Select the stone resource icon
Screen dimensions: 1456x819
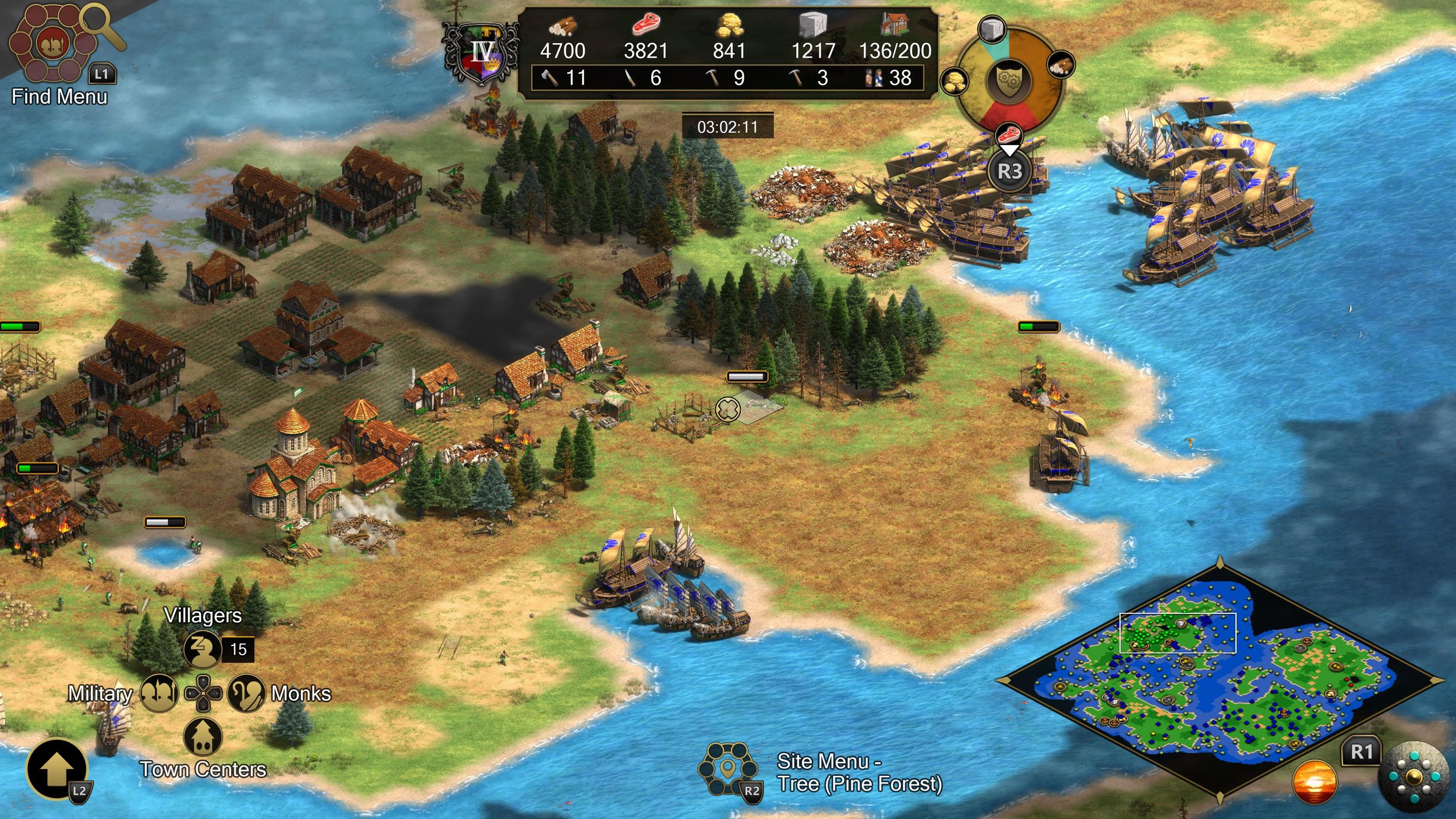click(x=813, y=26)
